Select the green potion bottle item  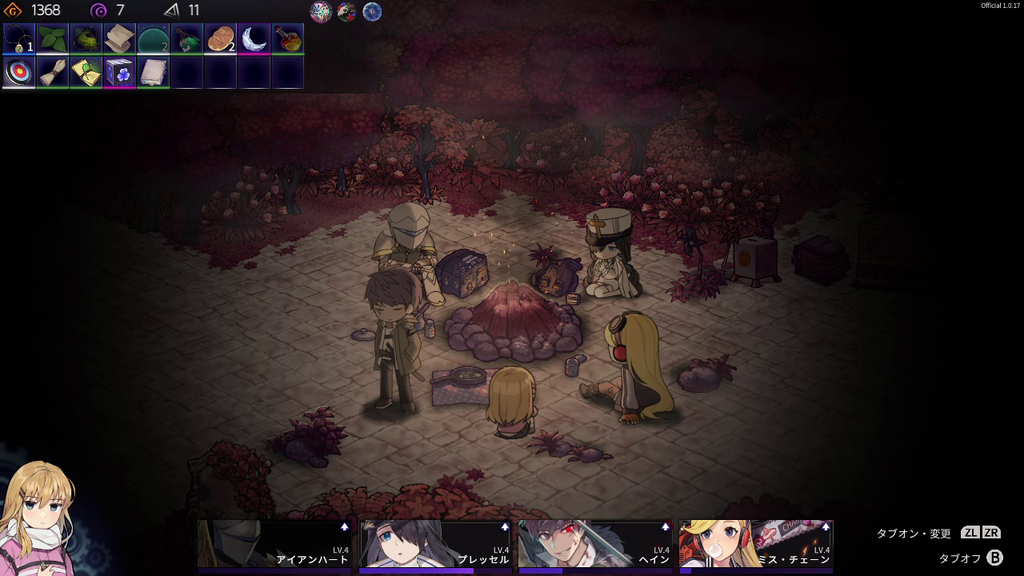point(187,39)
